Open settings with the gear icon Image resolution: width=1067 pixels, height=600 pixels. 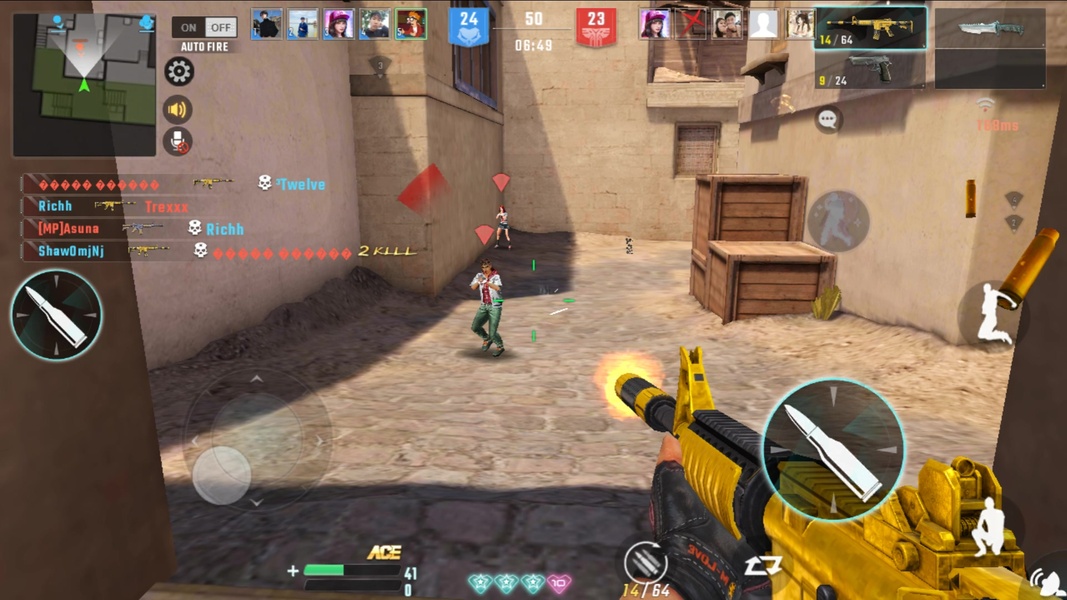coord(179,72)
